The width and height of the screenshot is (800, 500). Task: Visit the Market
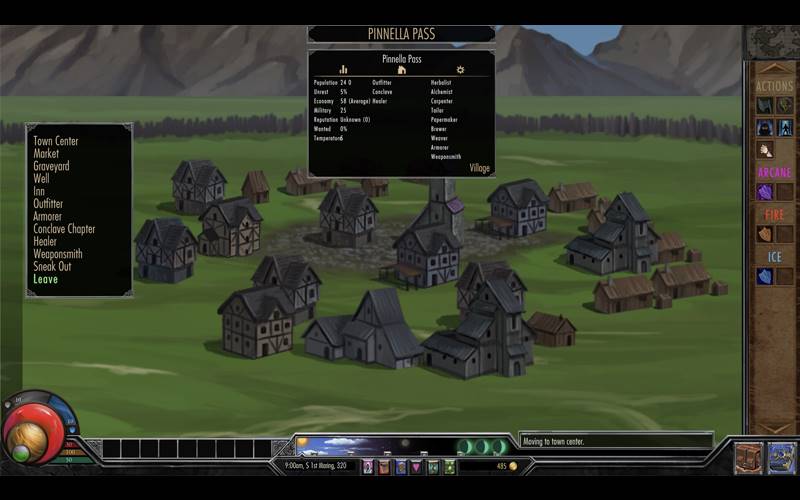point(46,154)
